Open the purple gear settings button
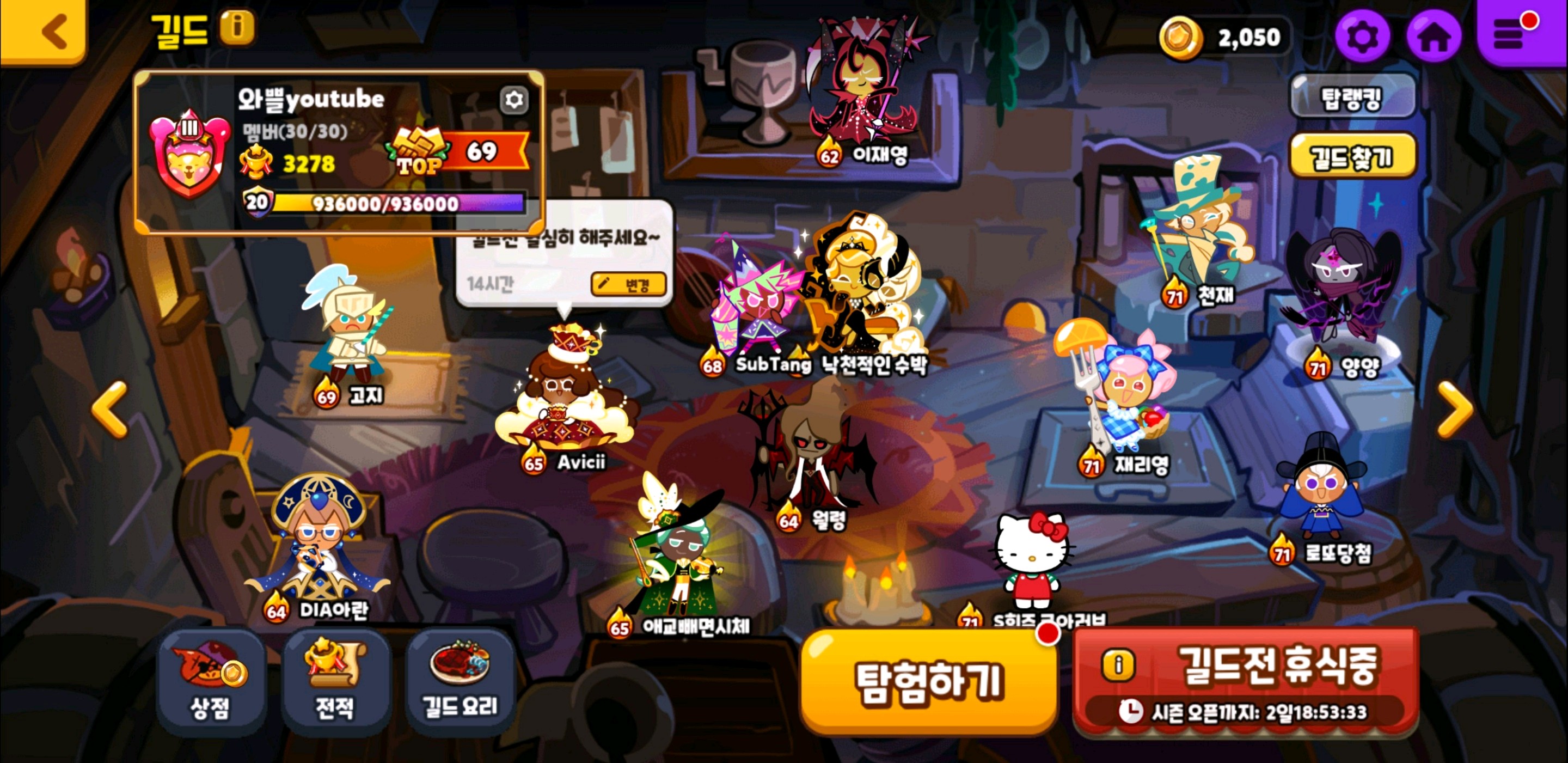This screenshot has height=763, width=1568. coord(1362,36)
